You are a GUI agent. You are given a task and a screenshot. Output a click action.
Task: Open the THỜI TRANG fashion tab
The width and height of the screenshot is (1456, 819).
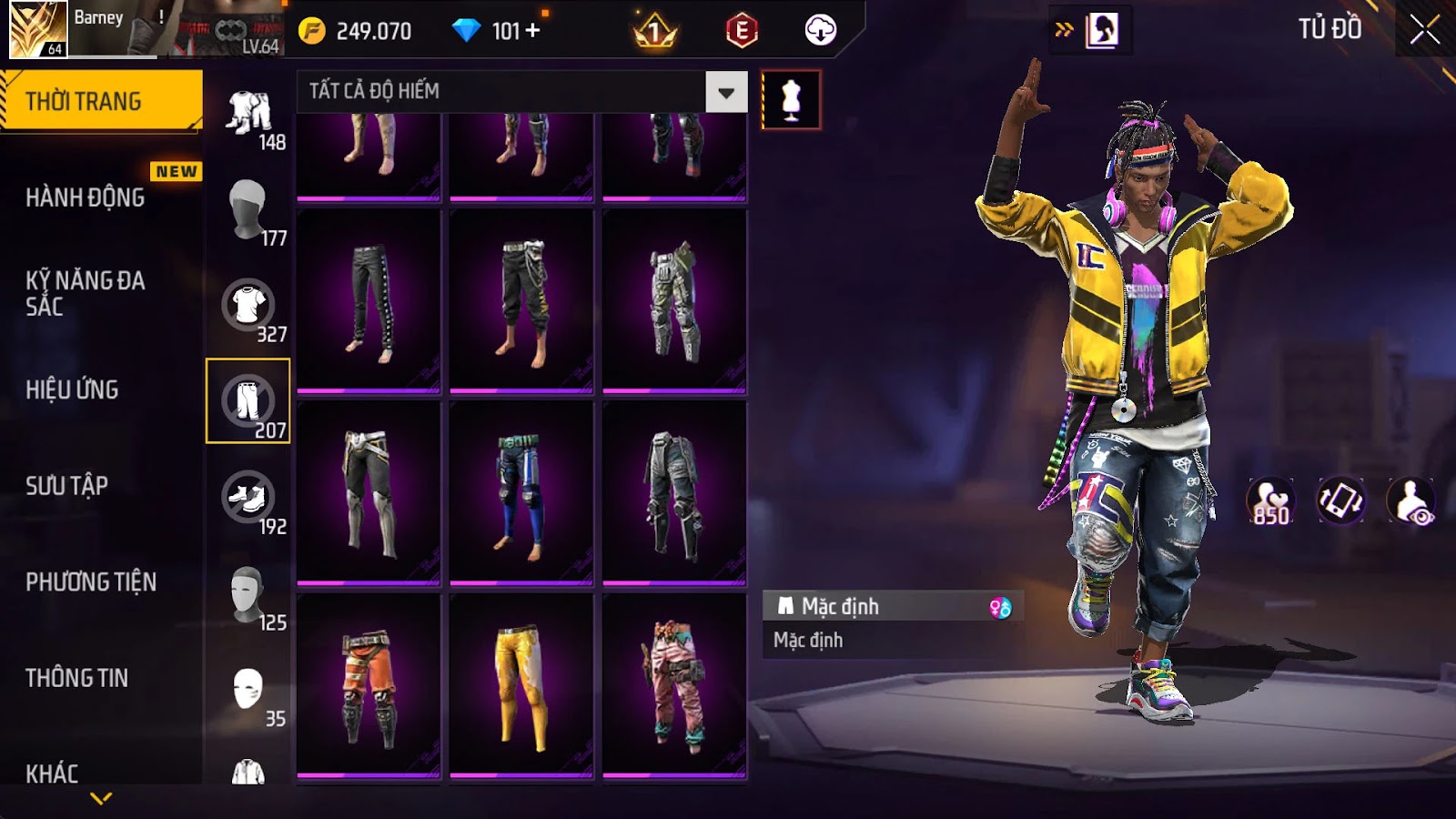pyautogui.click(x=100, y=101)
